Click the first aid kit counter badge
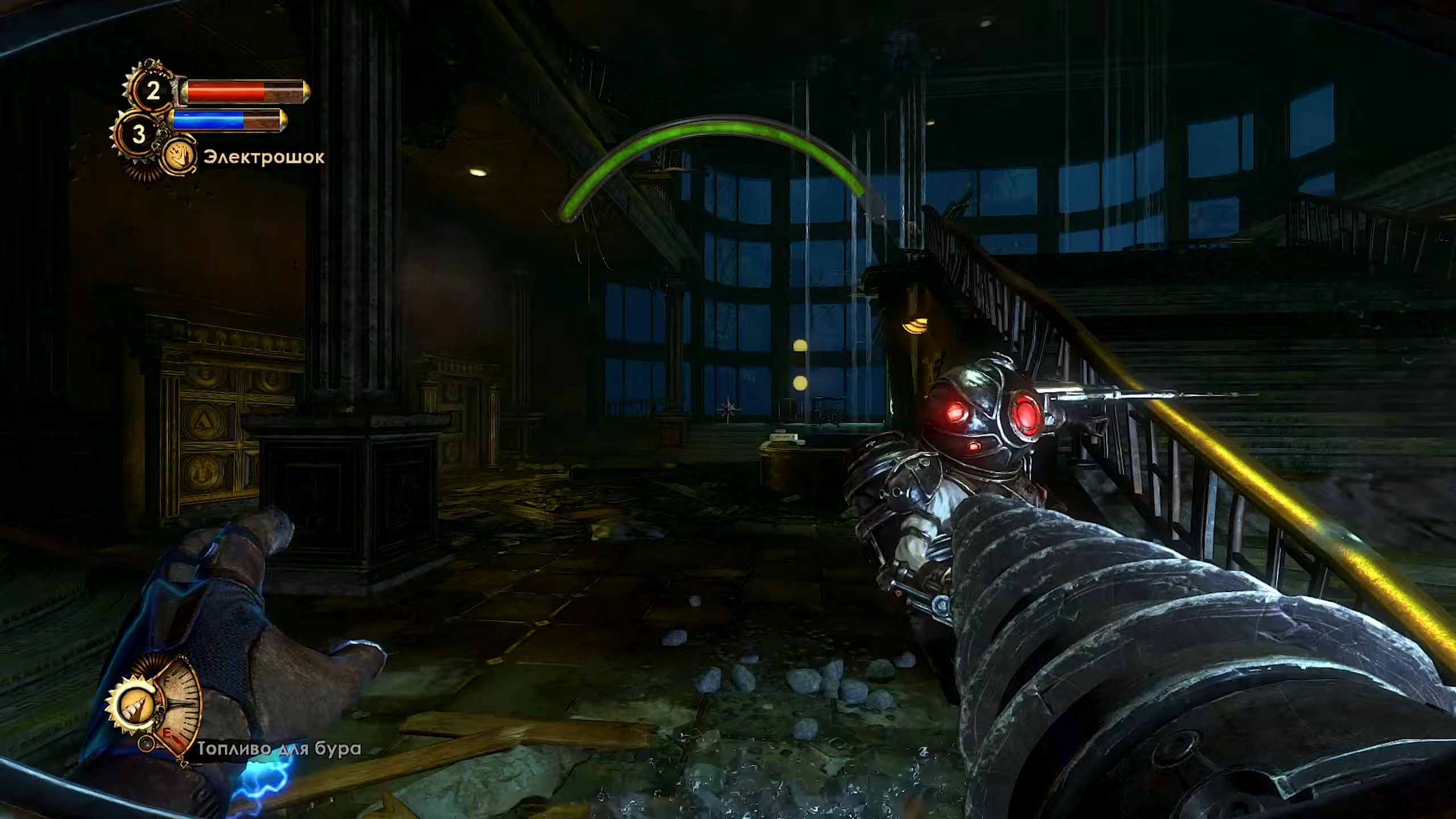Screen dimensions: 1456x819 (x=152, y=91)
